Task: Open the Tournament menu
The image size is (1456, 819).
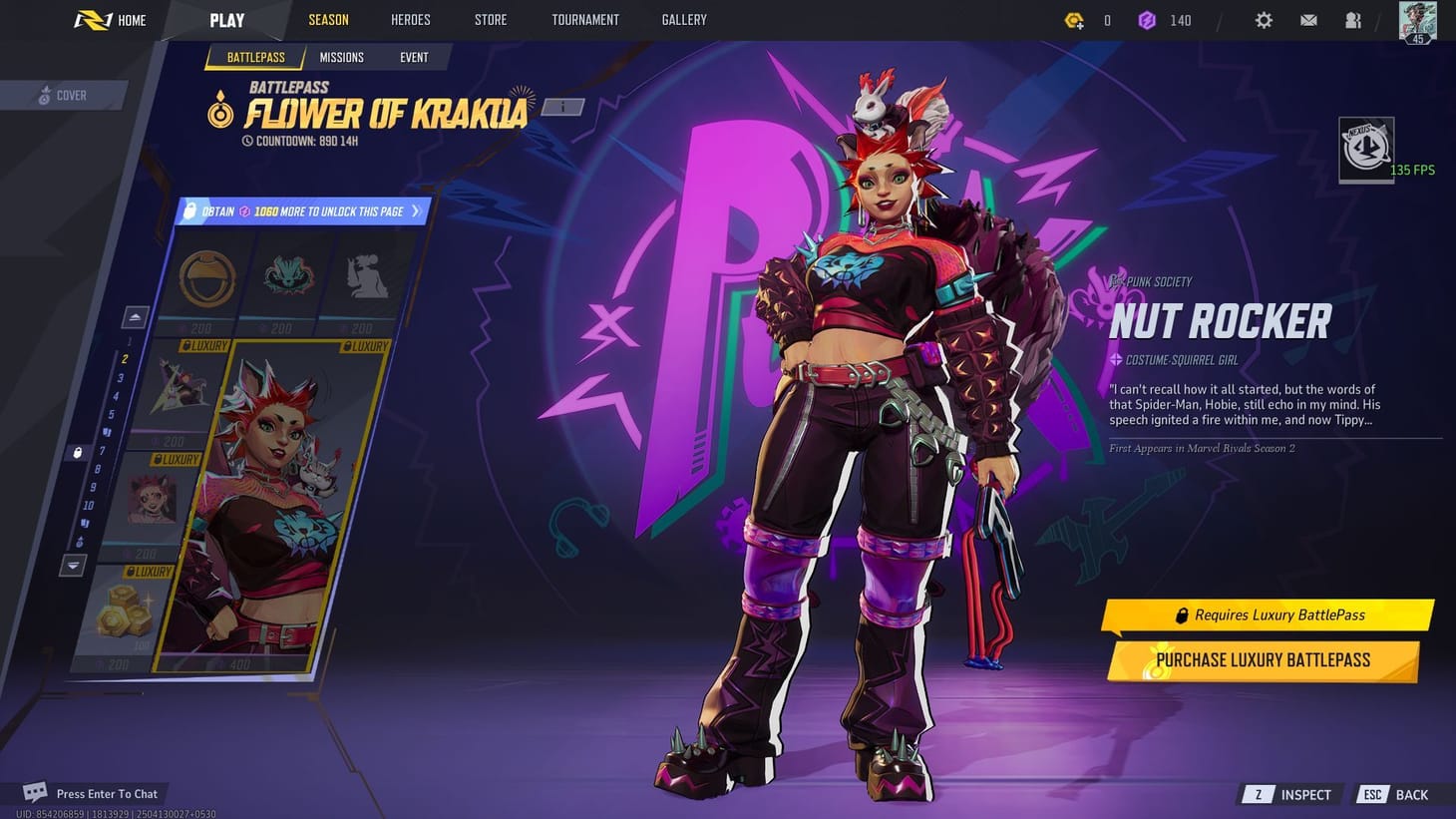Action: click(584, 19)
